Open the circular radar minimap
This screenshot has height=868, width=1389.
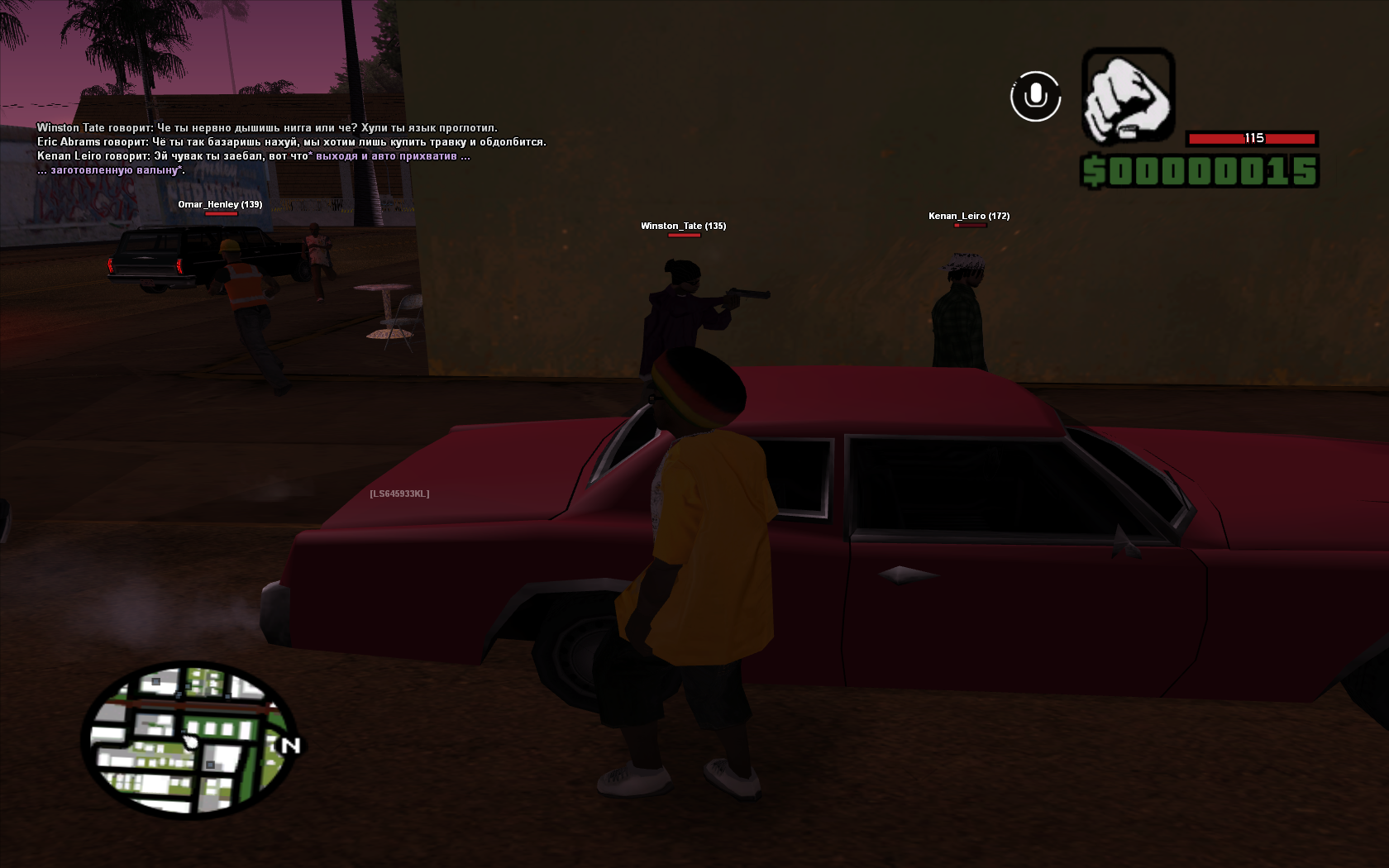coord(189,738)
